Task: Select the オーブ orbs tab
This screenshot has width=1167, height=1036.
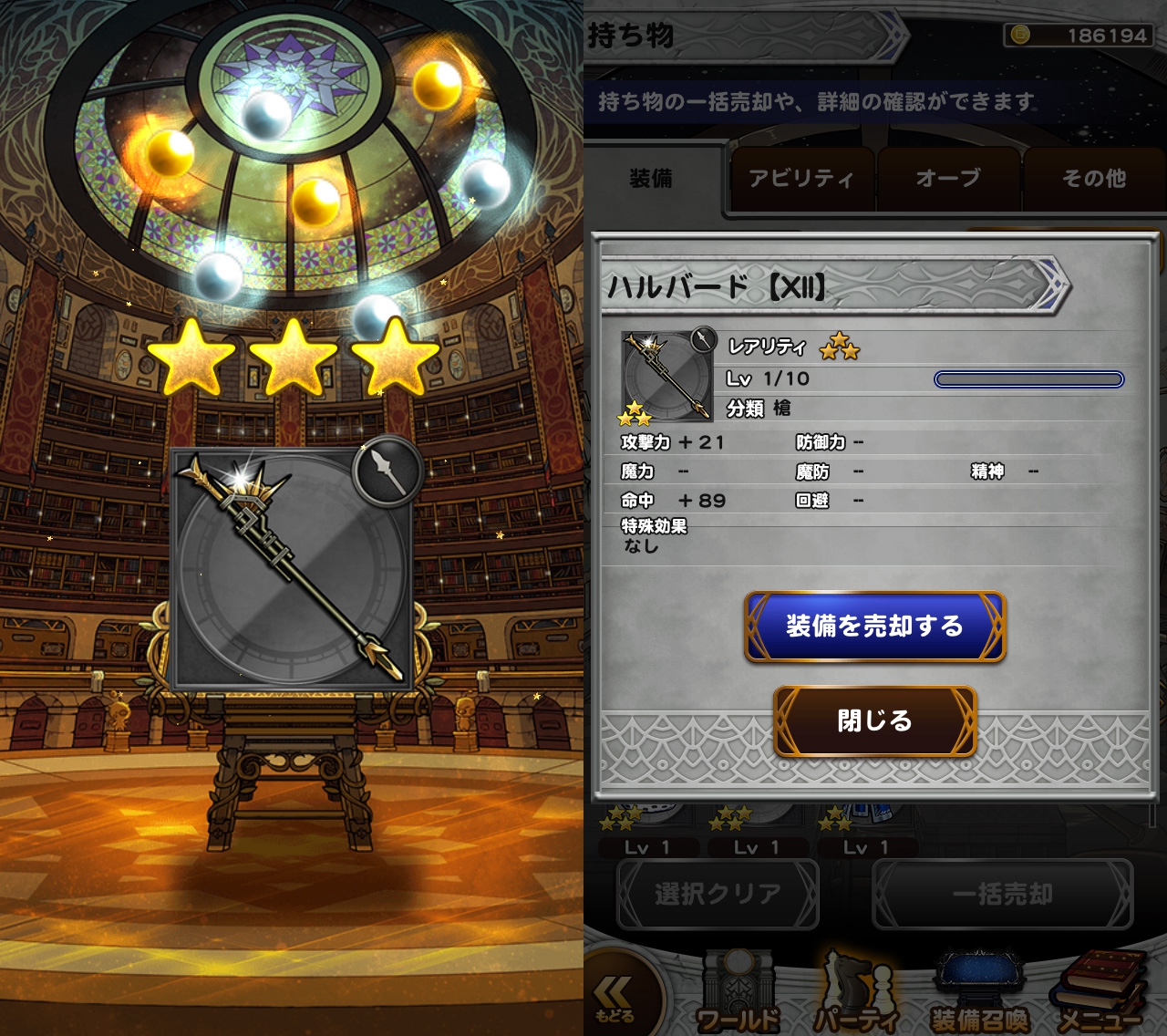Action: (948, 179)
